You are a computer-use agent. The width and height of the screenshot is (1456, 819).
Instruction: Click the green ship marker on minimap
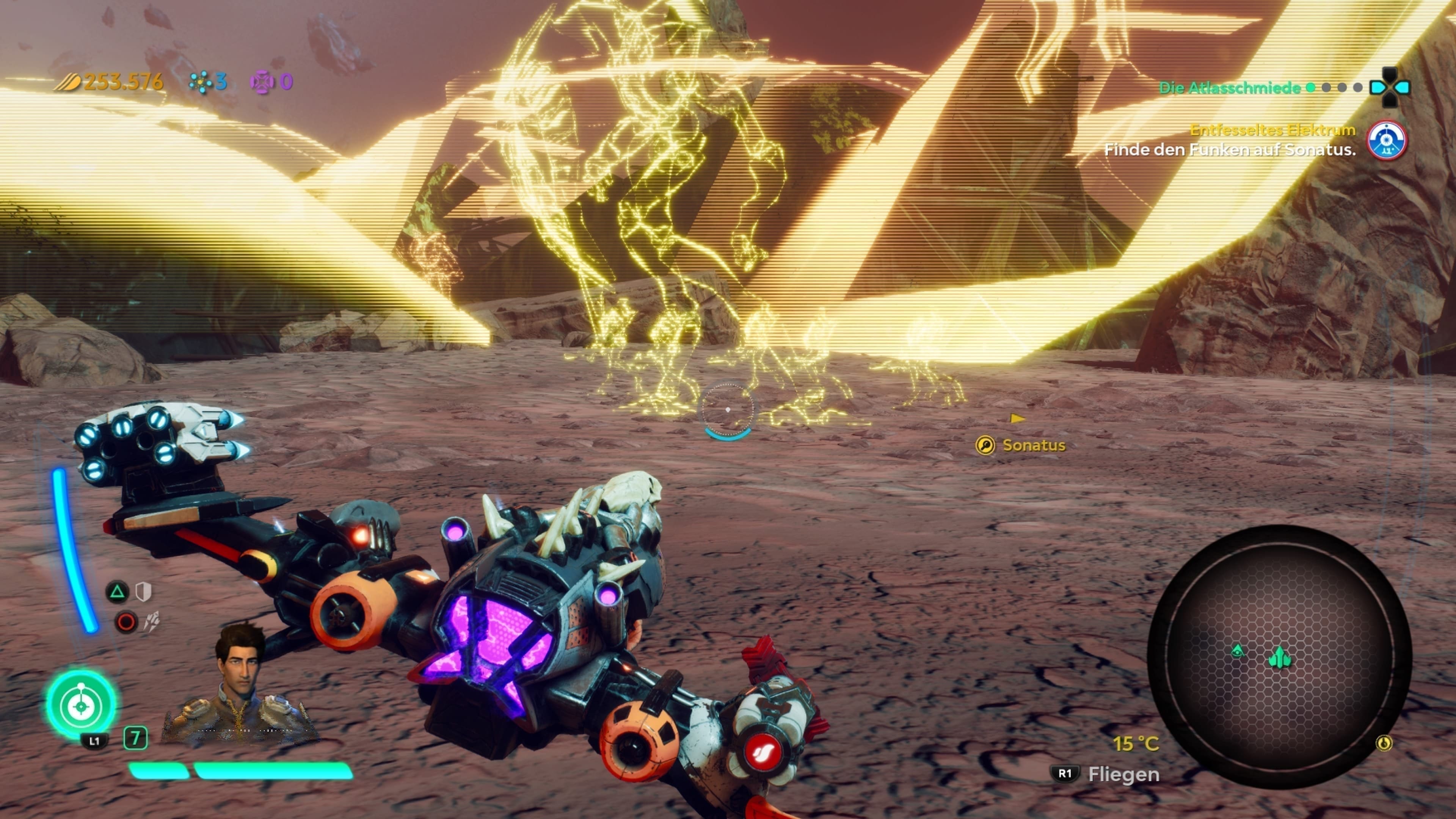1280,657
